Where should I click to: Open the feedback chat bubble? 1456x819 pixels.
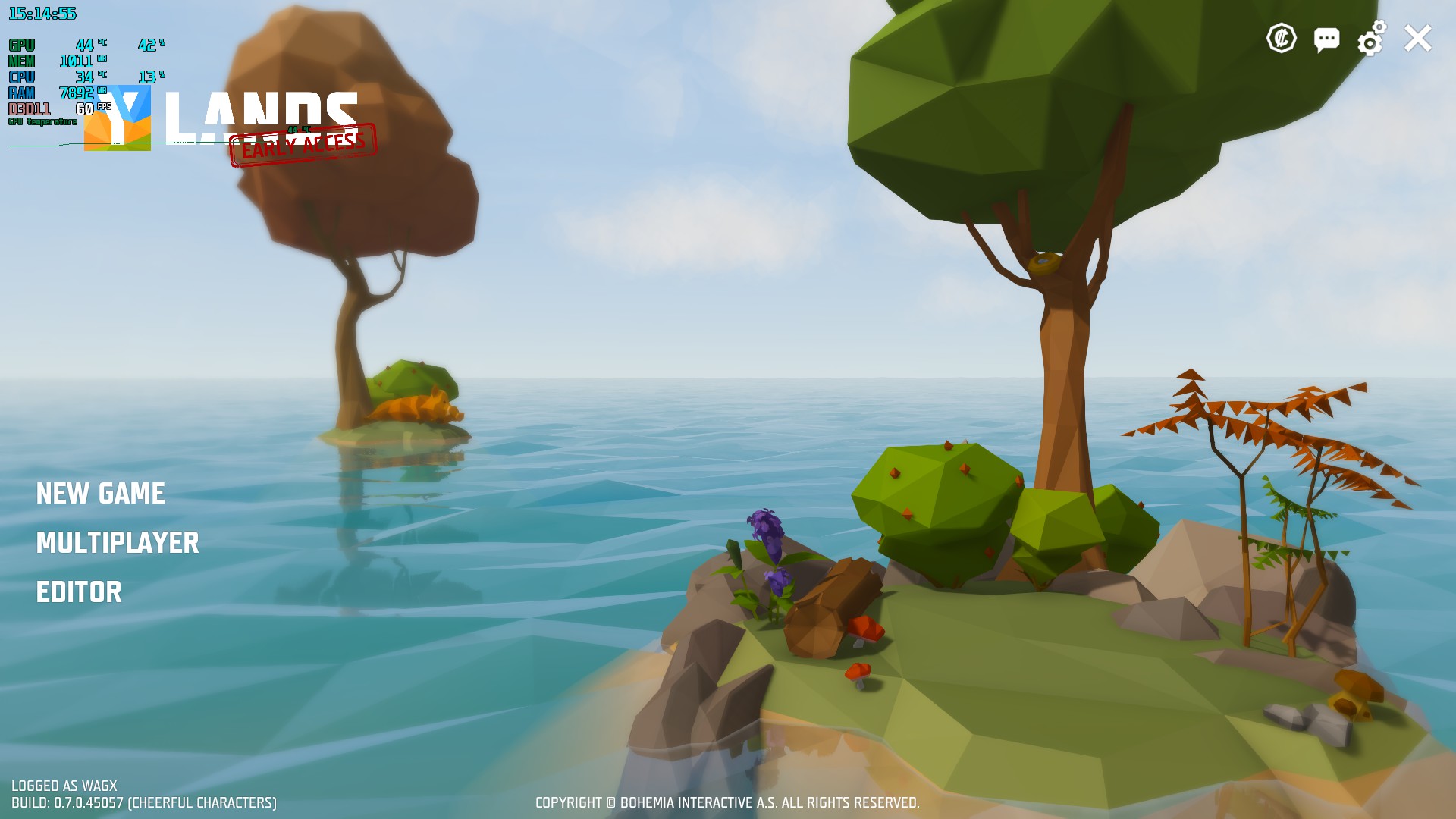(1327, 40)
